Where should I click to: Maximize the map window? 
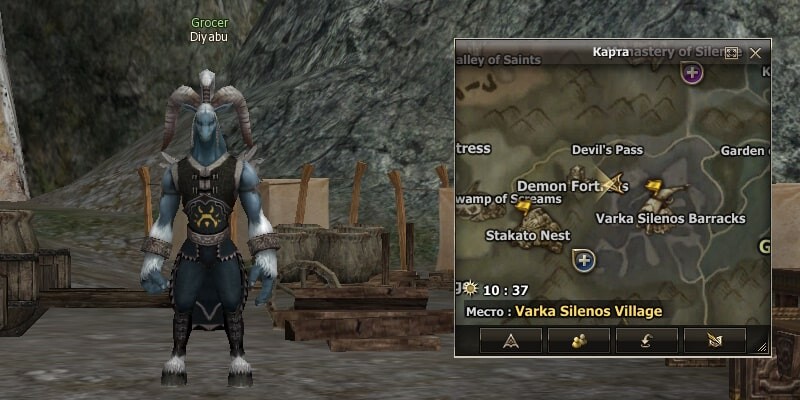tap(731, 52)
